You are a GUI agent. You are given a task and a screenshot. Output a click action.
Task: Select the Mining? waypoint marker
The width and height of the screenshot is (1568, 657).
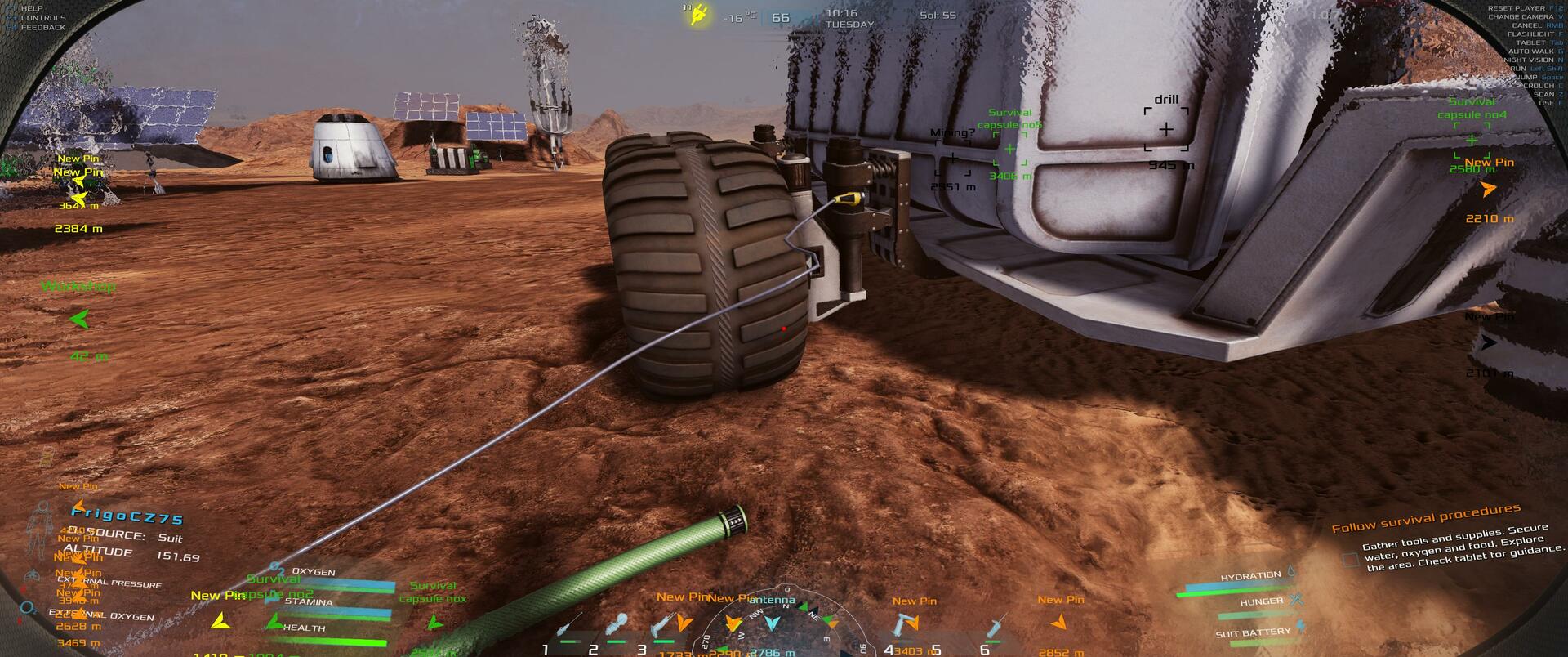(x=952, y=159)
